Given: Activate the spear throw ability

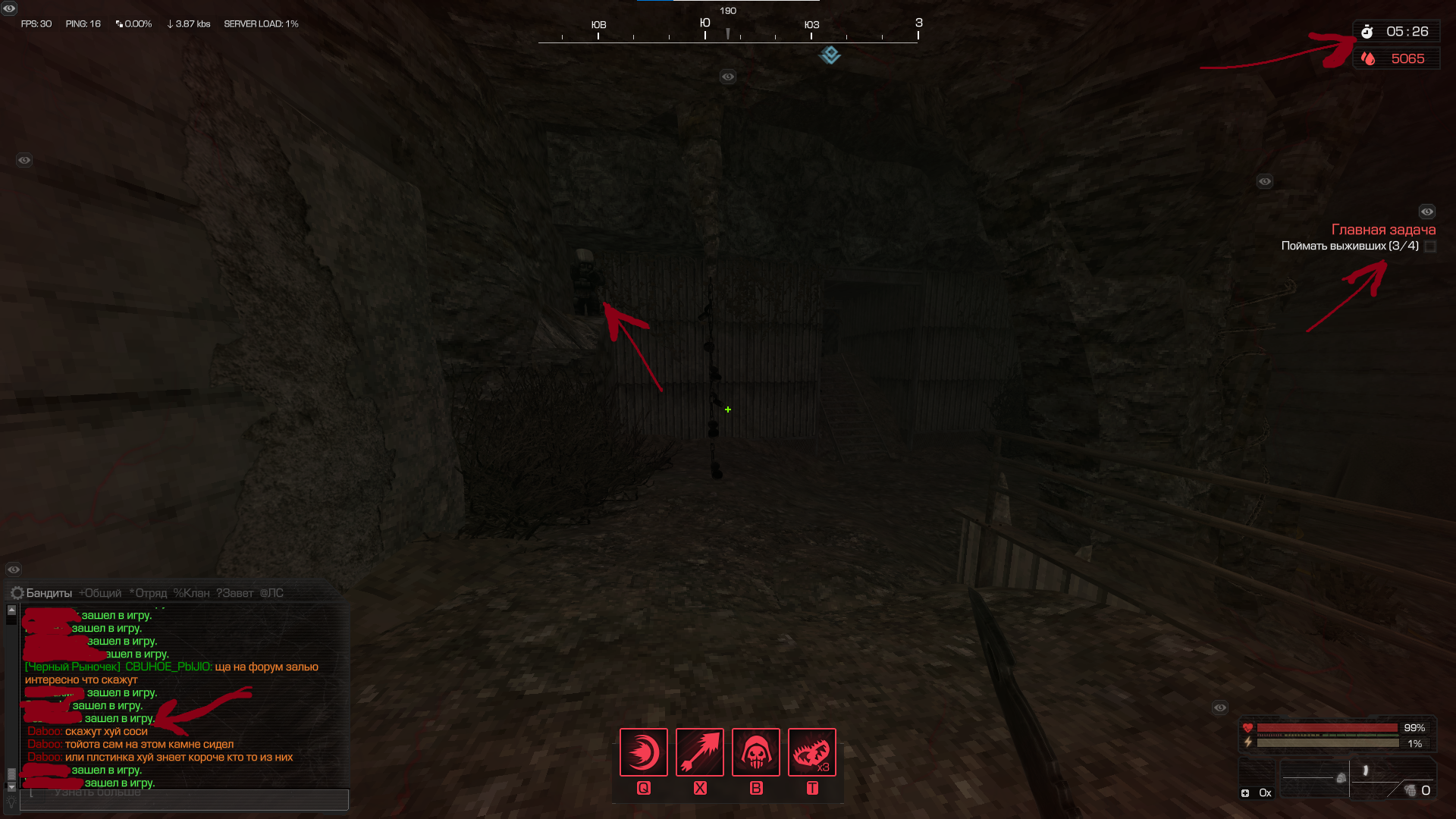Looking at the screenshot, I should (x=700, y=752).
